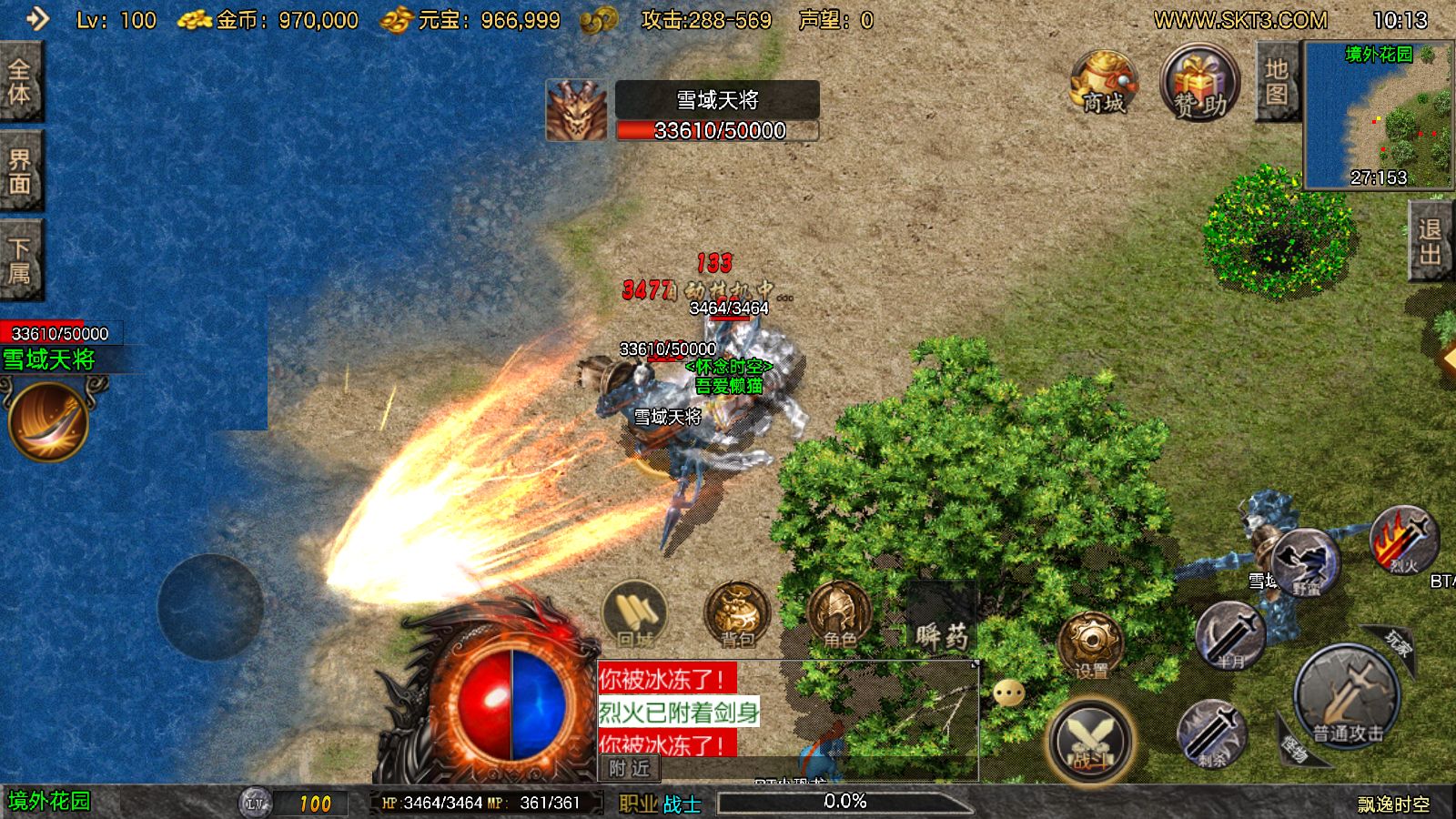Open the 角色 character sheet

[x=838, y=614]
